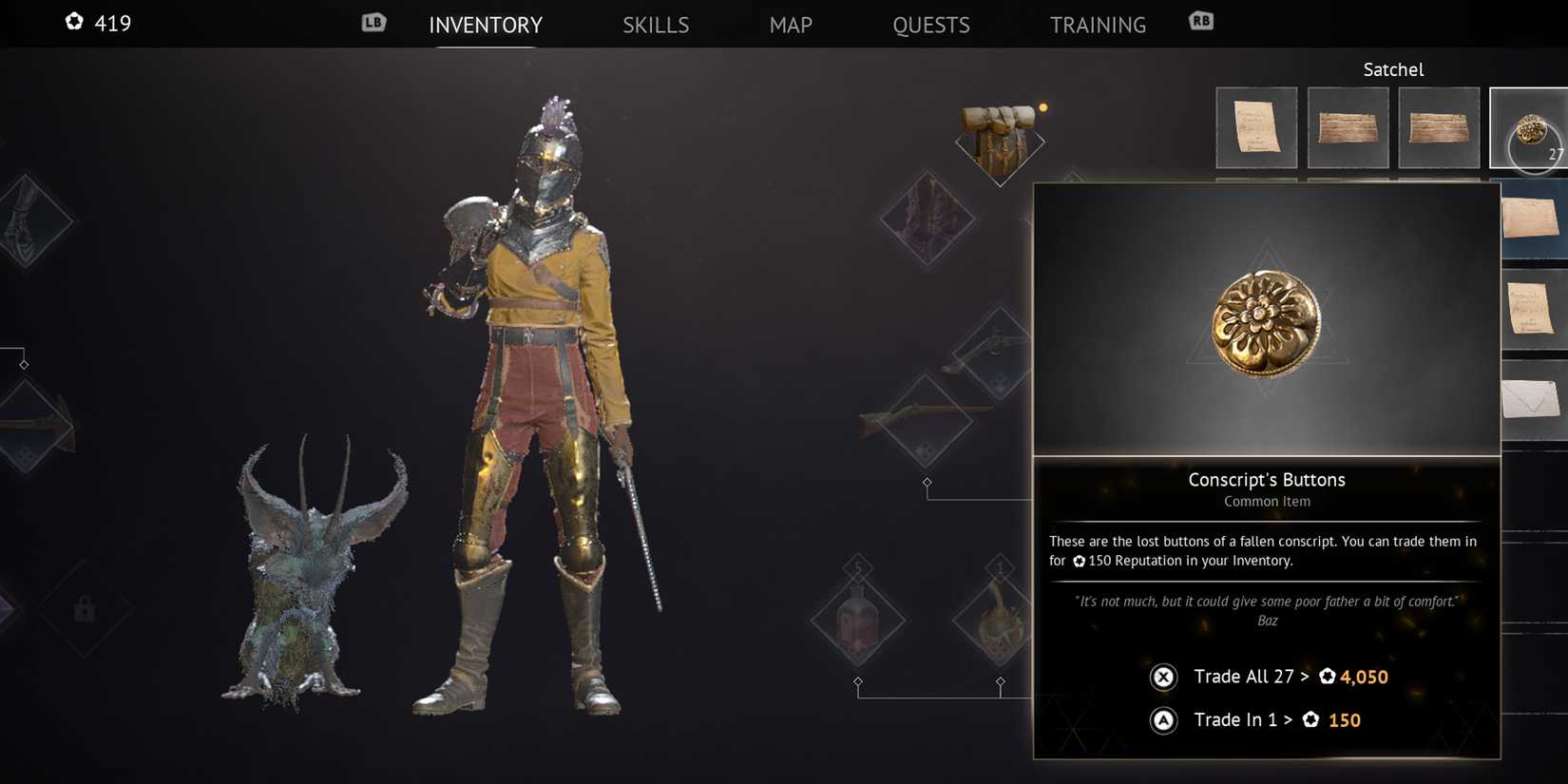Click the lure item slot showing quantity 1
The width and height of the screenshot is (1568, 784).
1000,618
